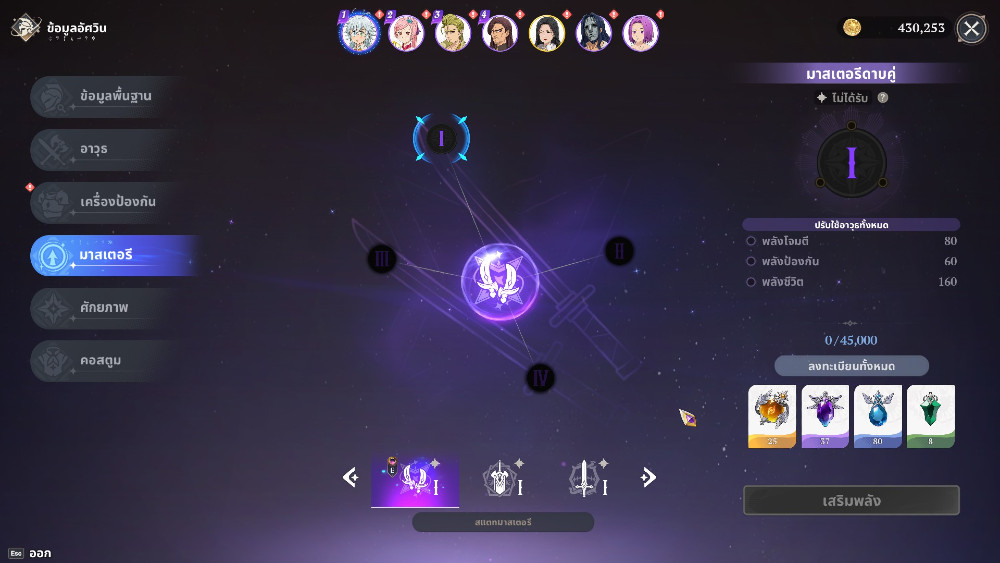The height and width of the screenshot is (563, 1000).
Task: Click the เสริมพลัง enhance button
Action: coord(851,500)
